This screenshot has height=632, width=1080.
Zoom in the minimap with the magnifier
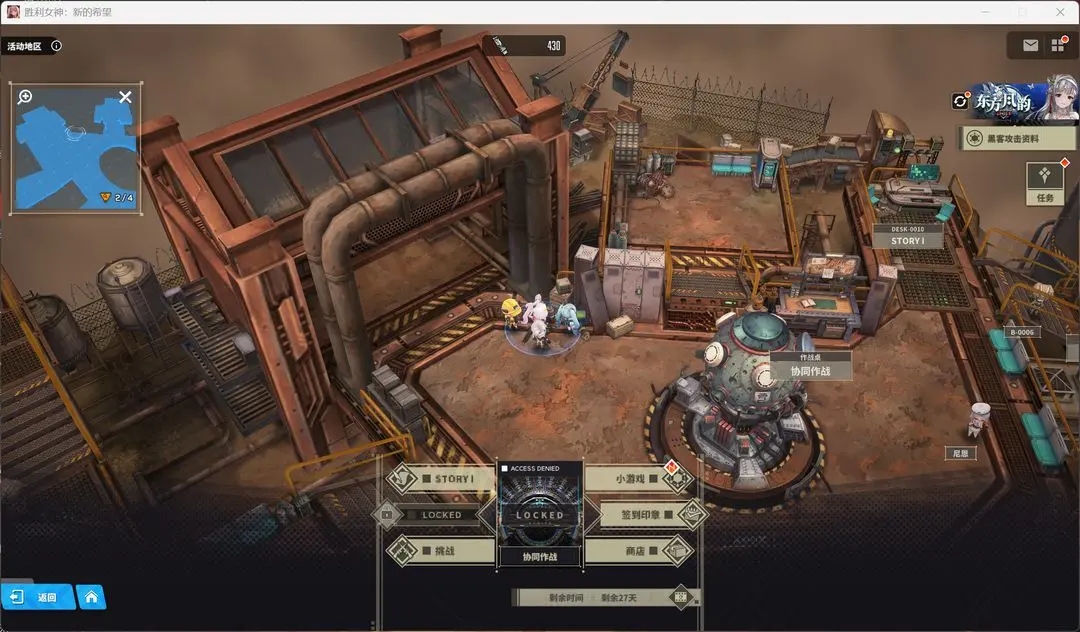pos(25,97)
